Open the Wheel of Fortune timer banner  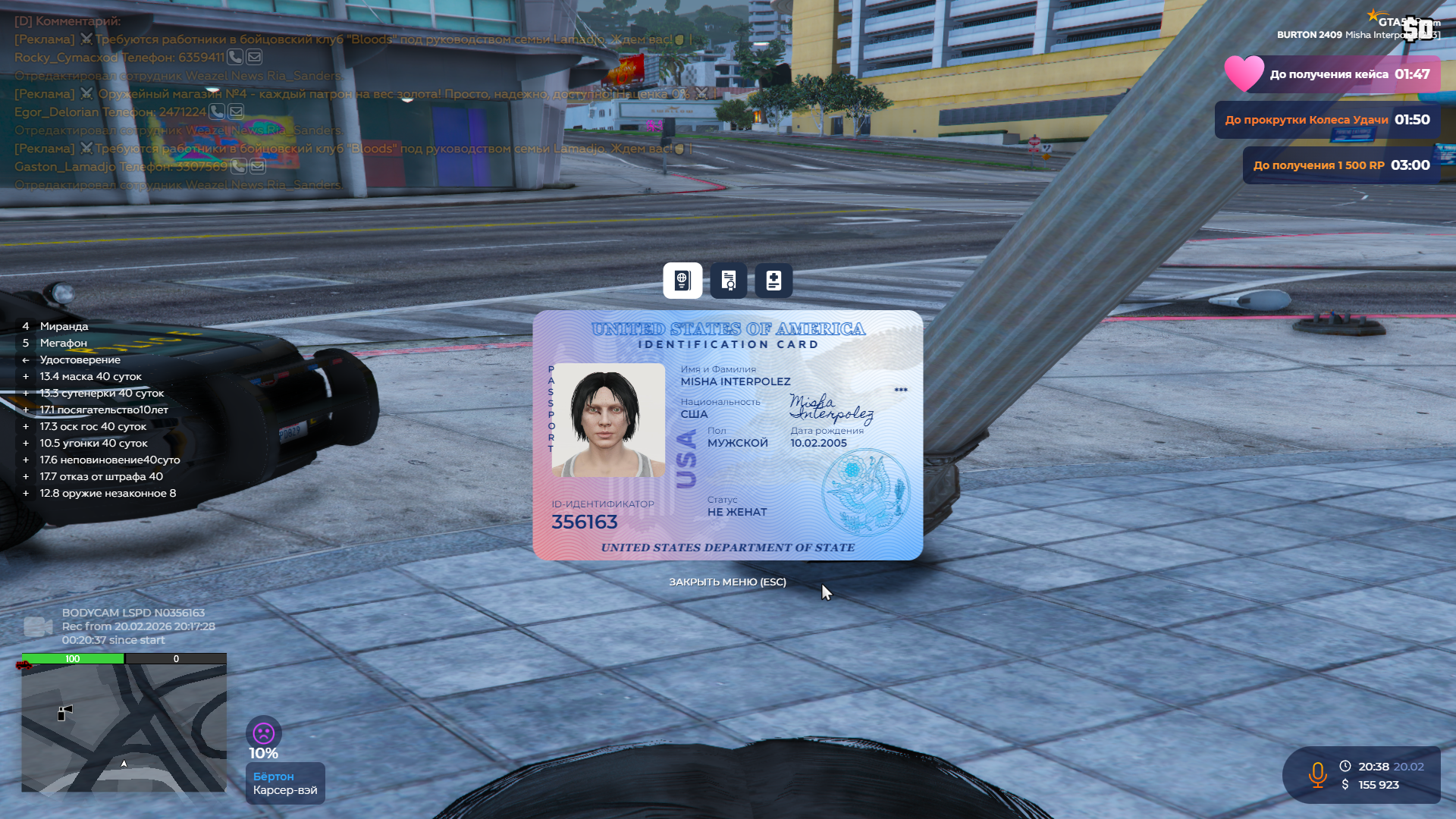pos(1327,120)
